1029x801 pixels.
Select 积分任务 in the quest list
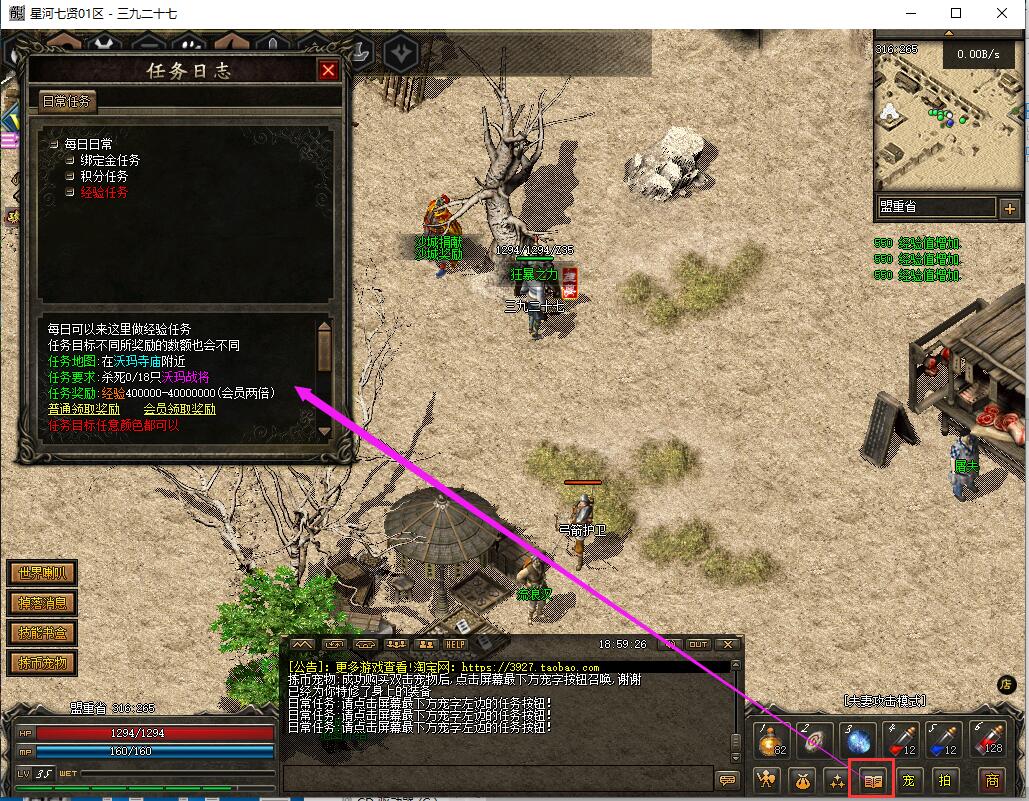tap(104, 176)
